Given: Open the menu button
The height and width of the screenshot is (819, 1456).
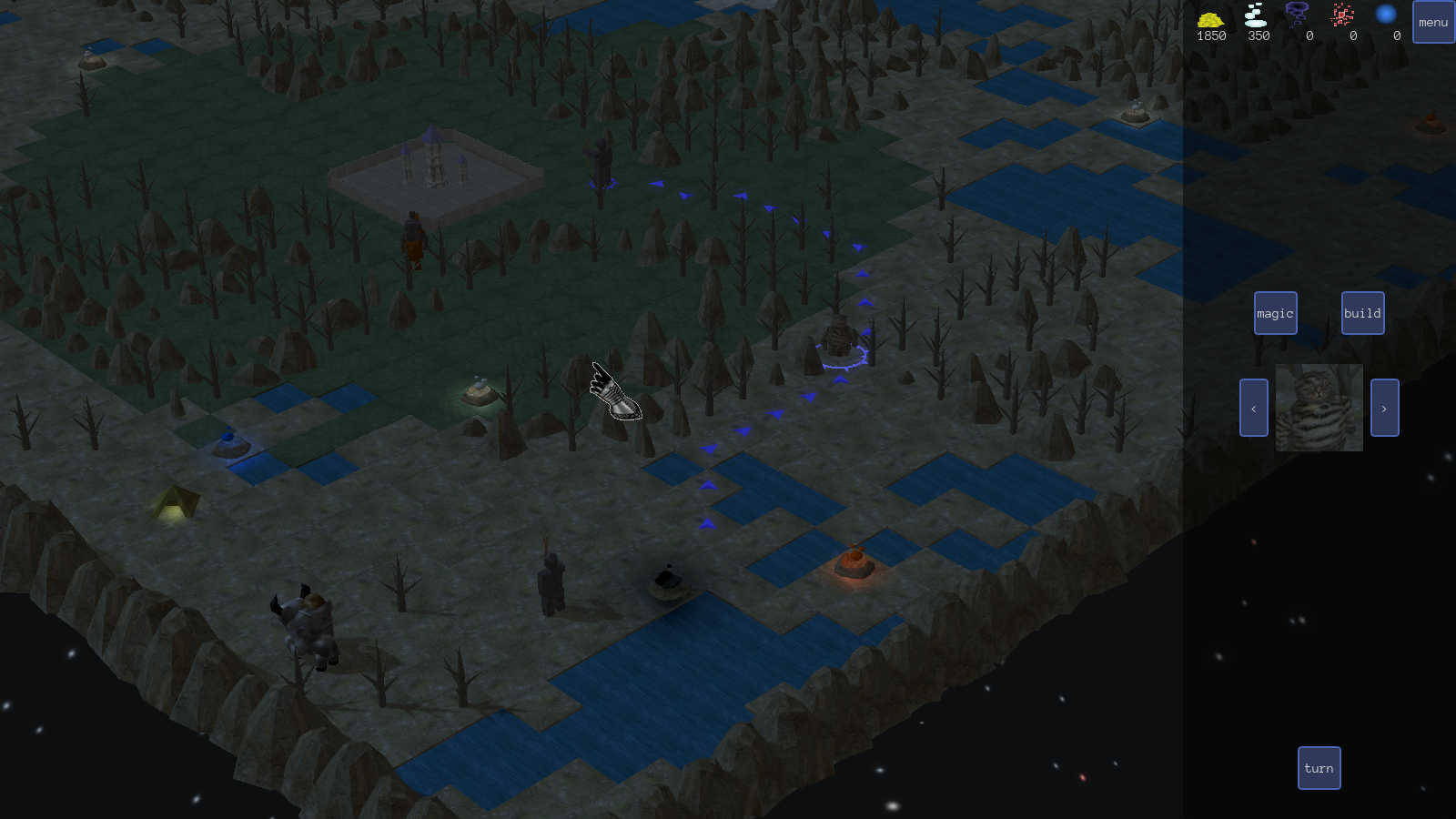Looking at the screenshot, I should (1433, 22).
